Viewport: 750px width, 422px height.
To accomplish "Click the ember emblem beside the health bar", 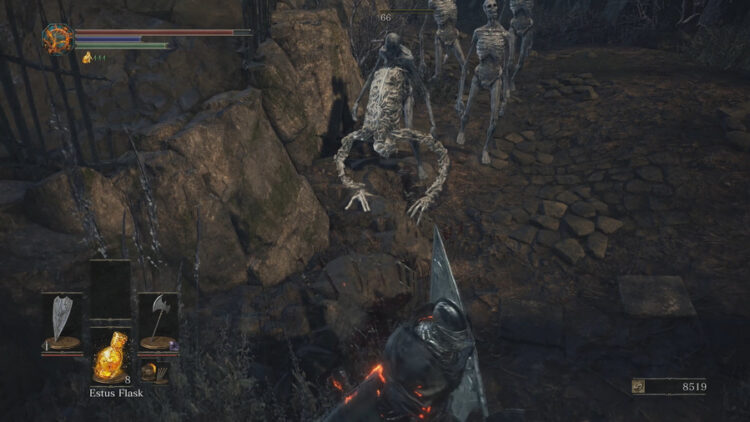I will [x=56, y=38].
